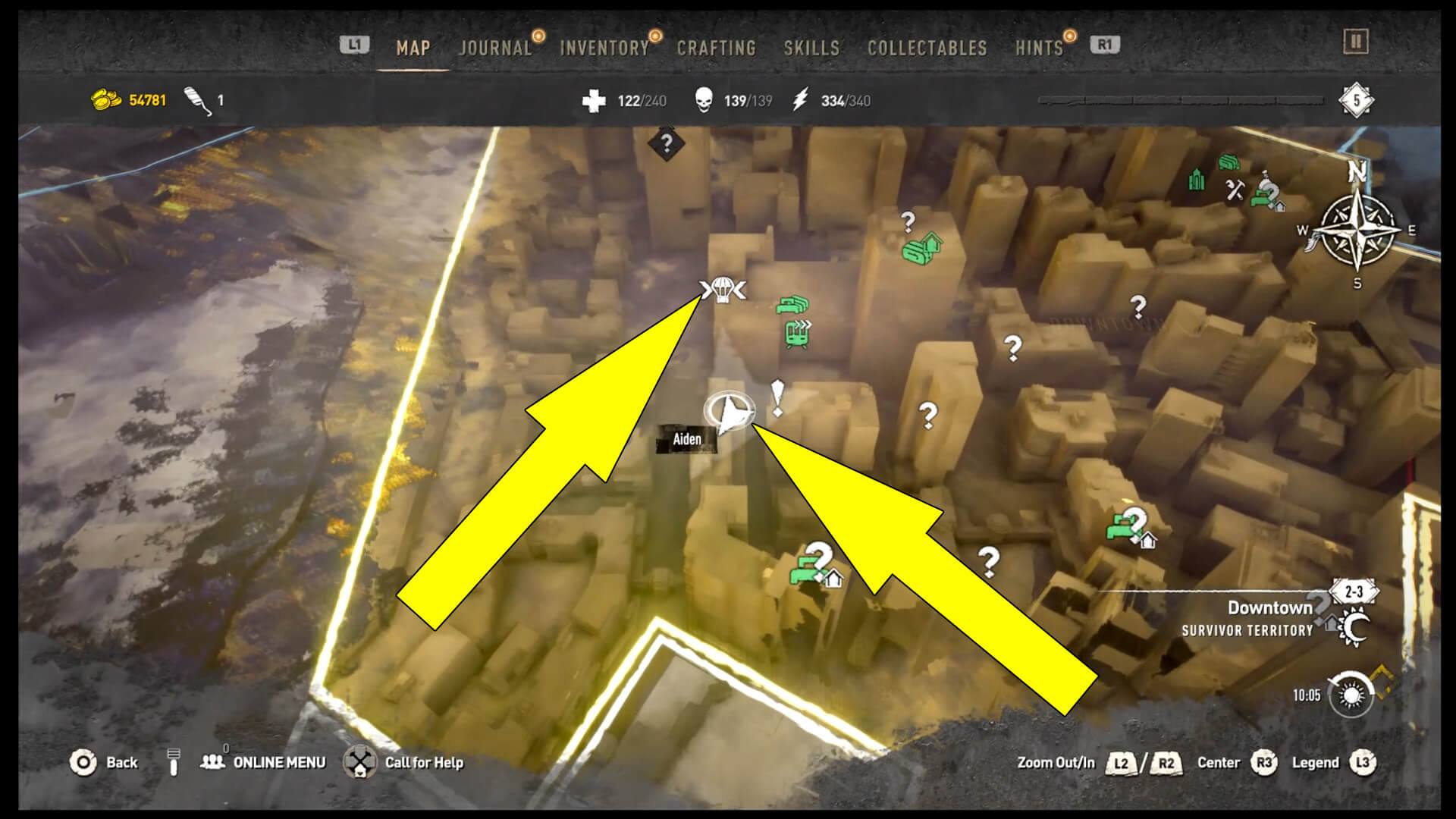Open the COLLECTABLES tab
This screenshot has width=1456, height=819.
pos(927,47)
